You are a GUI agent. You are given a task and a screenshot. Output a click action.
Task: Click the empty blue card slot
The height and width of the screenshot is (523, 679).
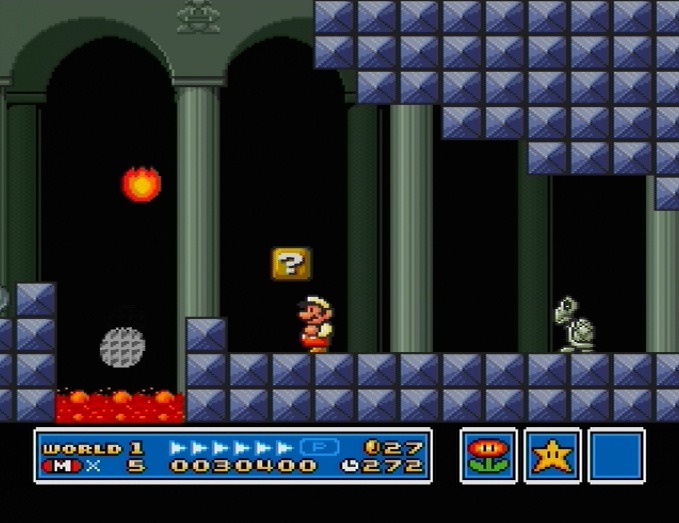(616, 455)
